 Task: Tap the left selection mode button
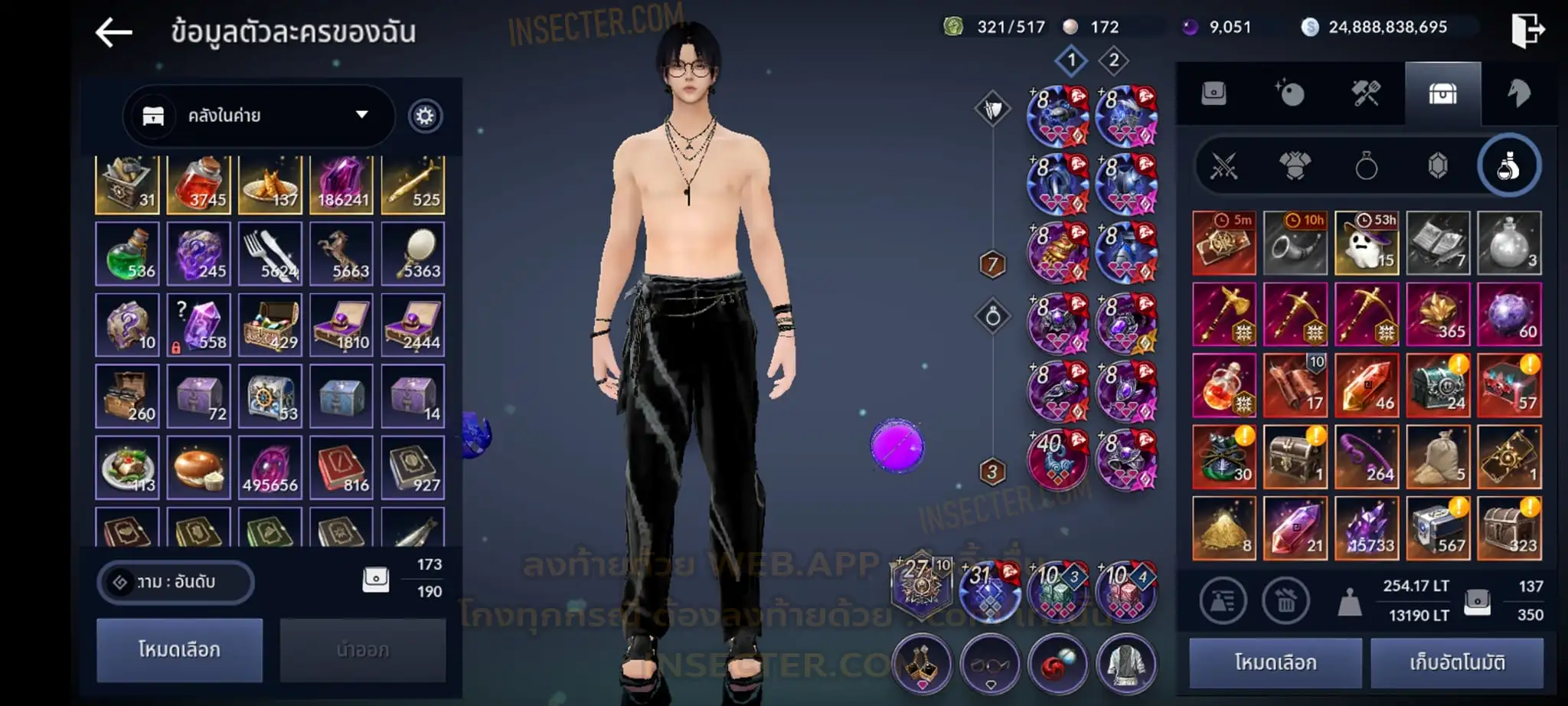(x=179, y=650)
